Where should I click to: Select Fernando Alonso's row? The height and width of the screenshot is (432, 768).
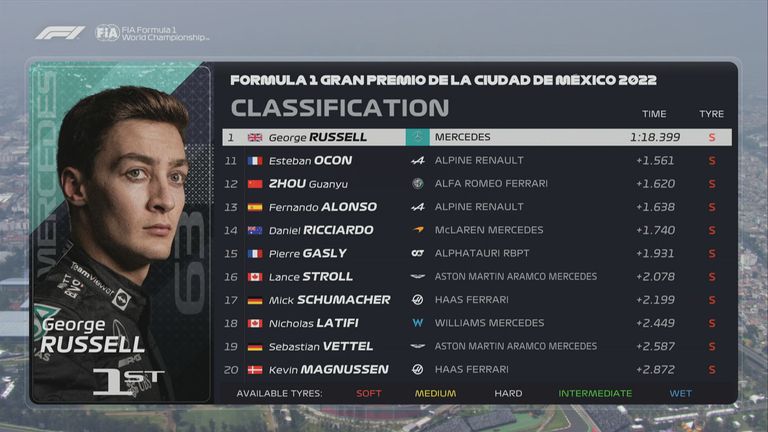pos(476,207)
